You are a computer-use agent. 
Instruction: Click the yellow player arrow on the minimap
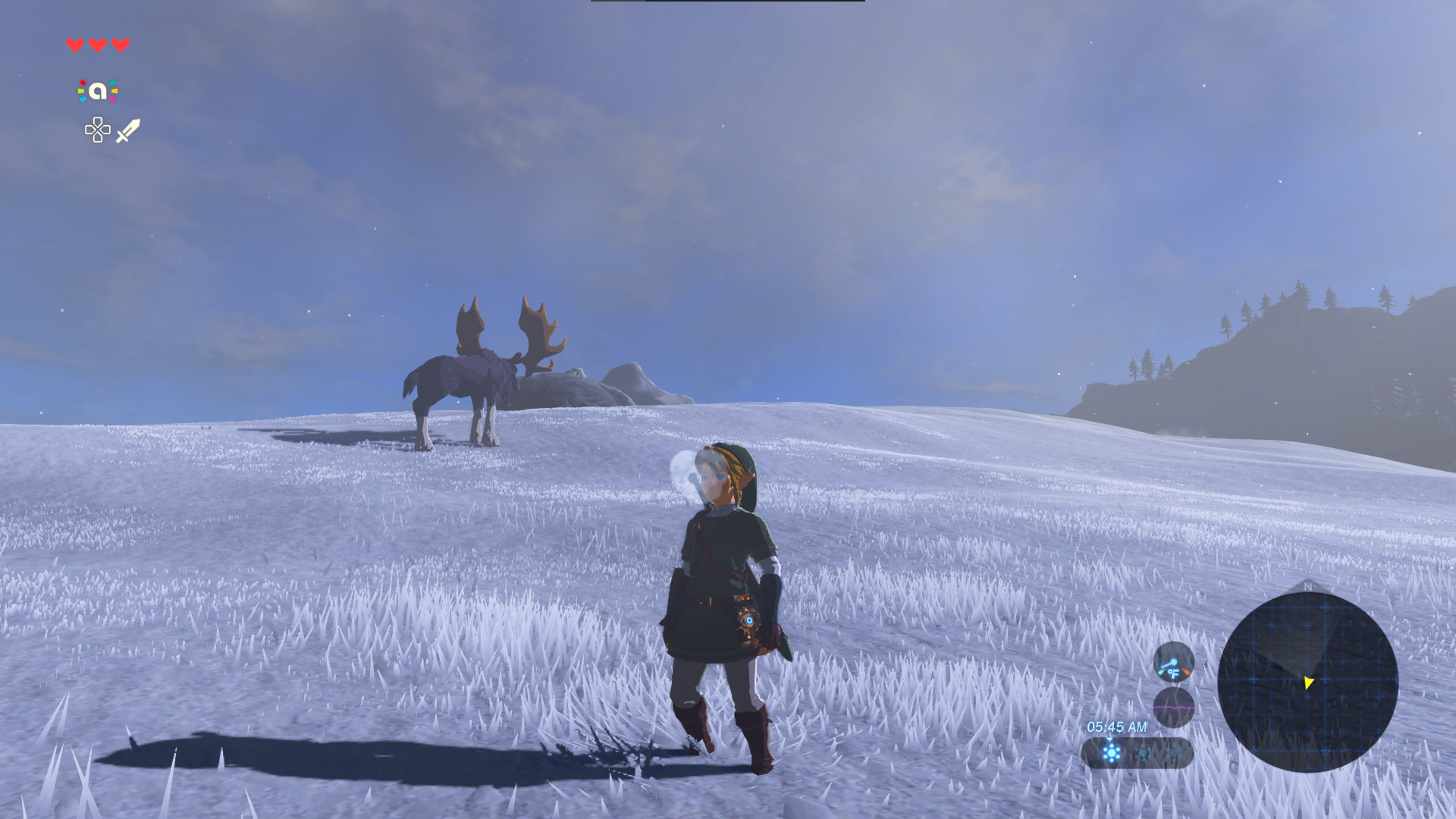tap(1309, 683)
